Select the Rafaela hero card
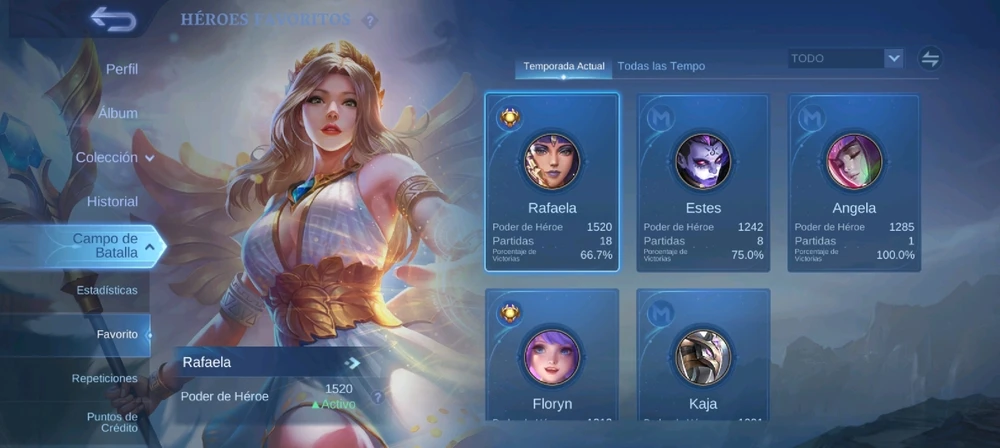The image size is (1000, 448). [x=552, y=182]
